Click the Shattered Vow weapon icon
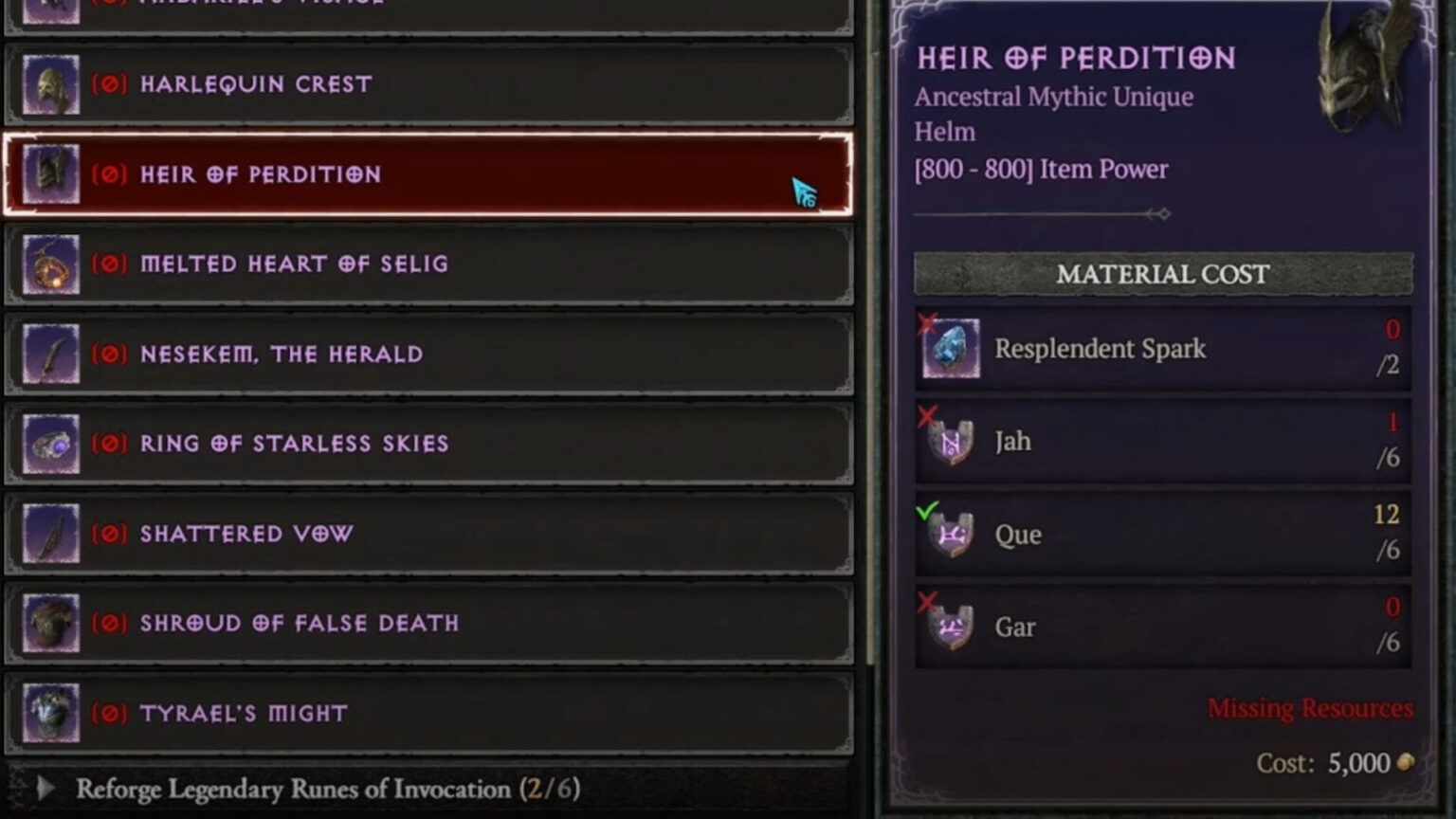This screenshot has height=819, width=1456. 49,533
